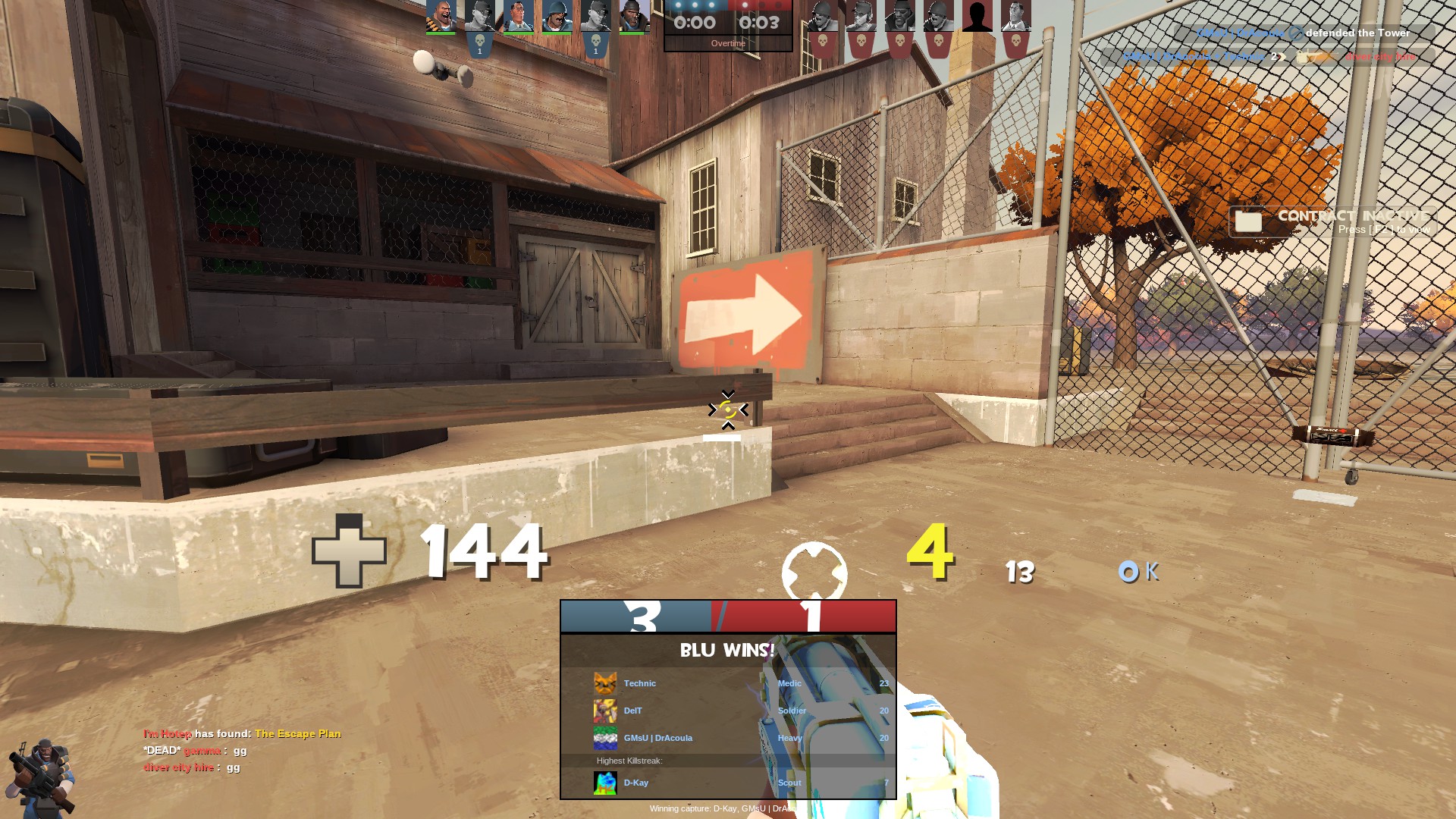
Task: Select the RED Medic portrait in the team bar
Action: click(1015, 17)
